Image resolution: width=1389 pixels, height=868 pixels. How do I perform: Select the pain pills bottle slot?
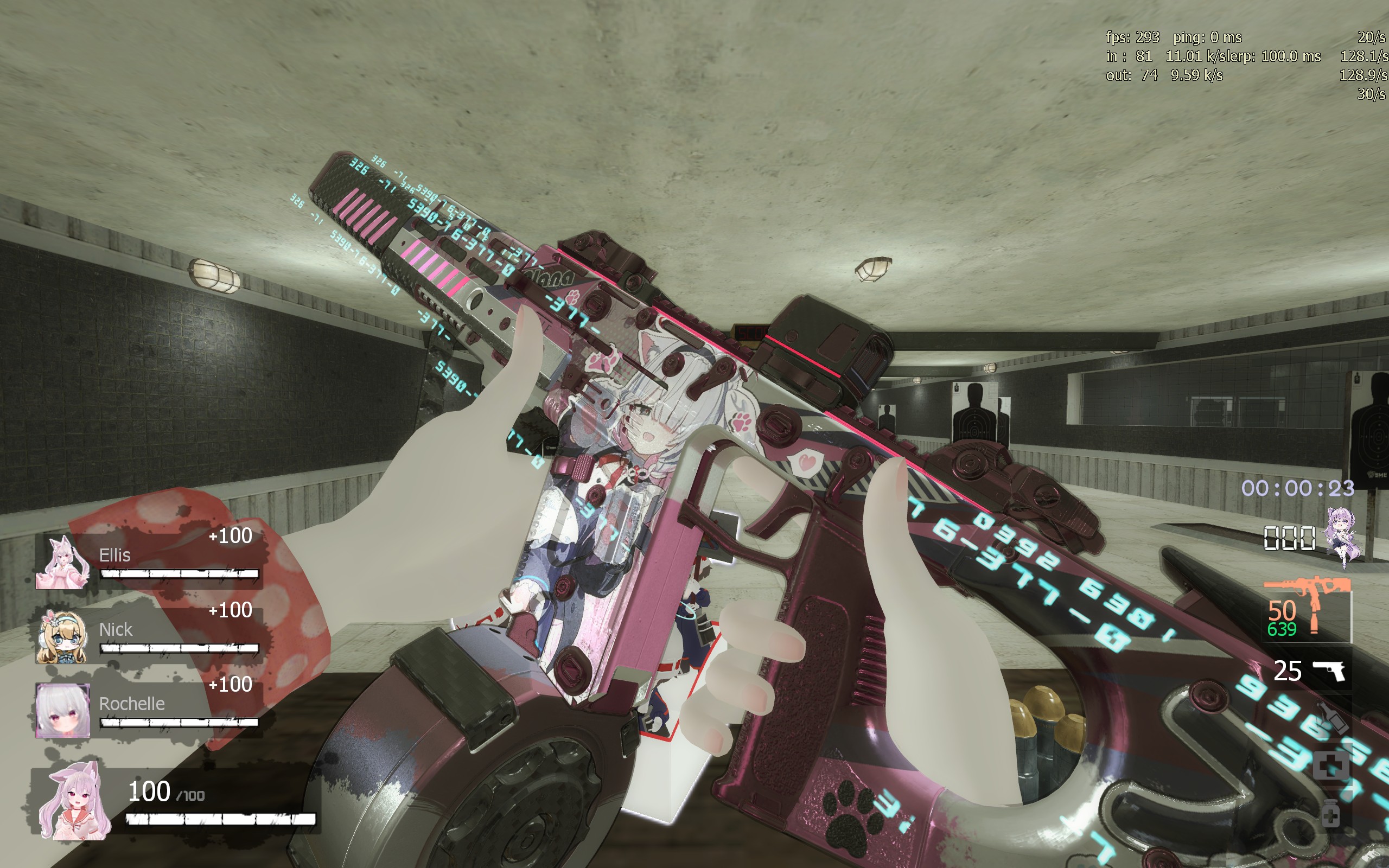pos(1329,812)
